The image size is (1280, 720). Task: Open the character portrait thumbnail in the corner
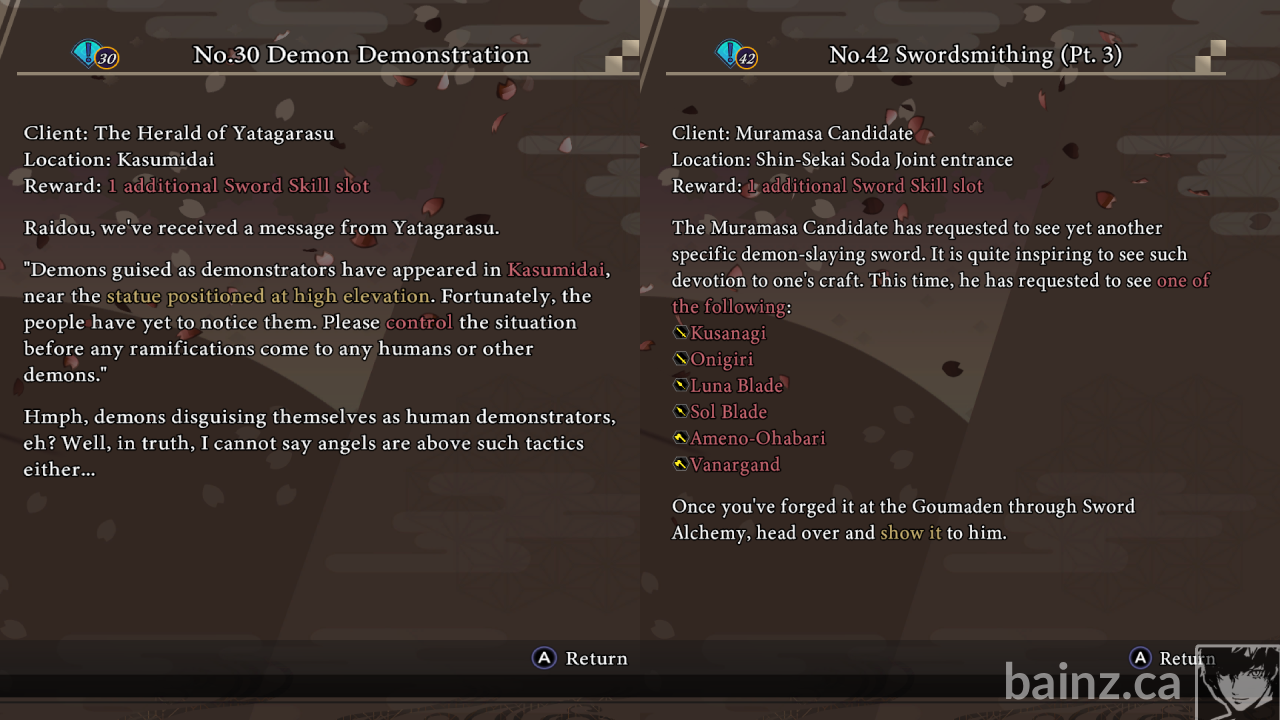tap(1237, 682)
